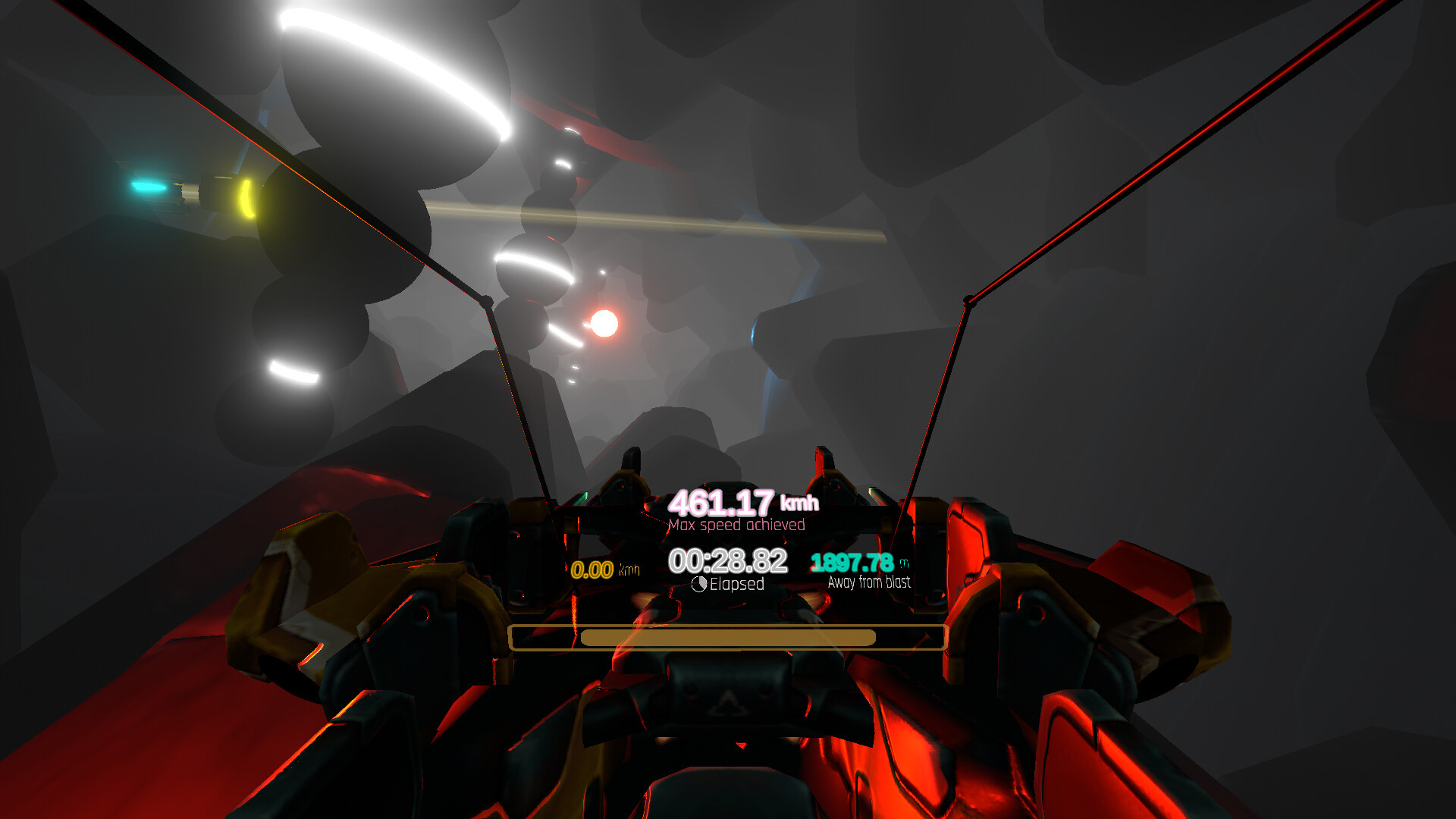
Task: Click the Max speed achieved label
Action: 738,525
